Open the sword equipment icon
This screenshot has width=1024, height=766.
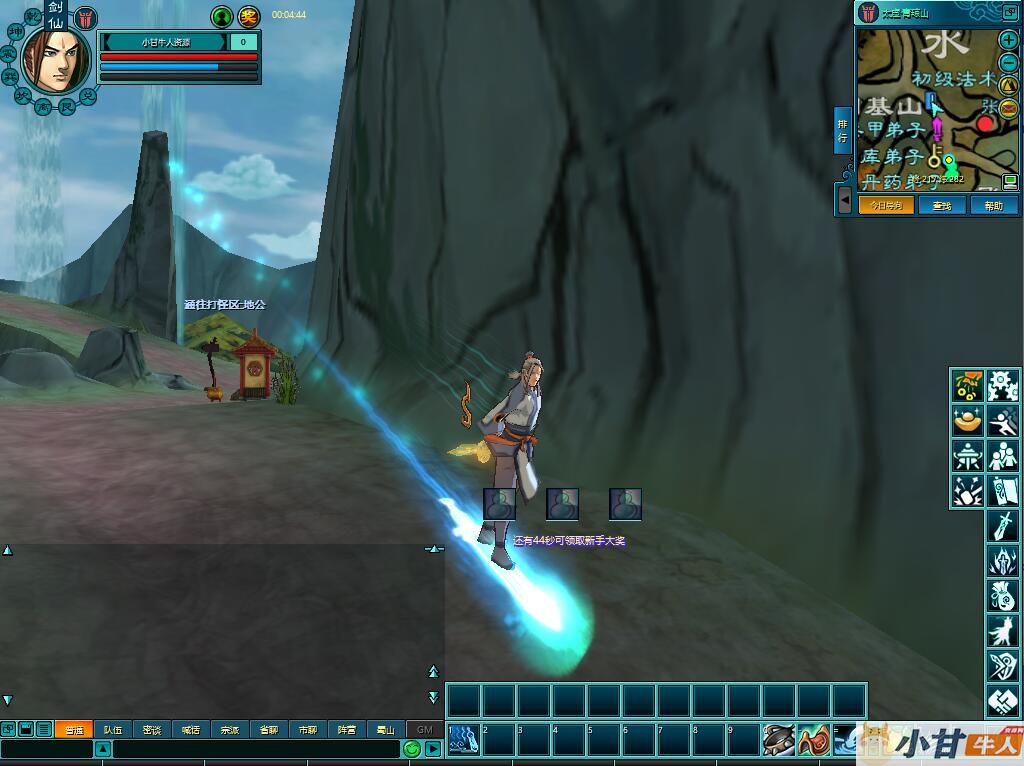coord(1002,524)
